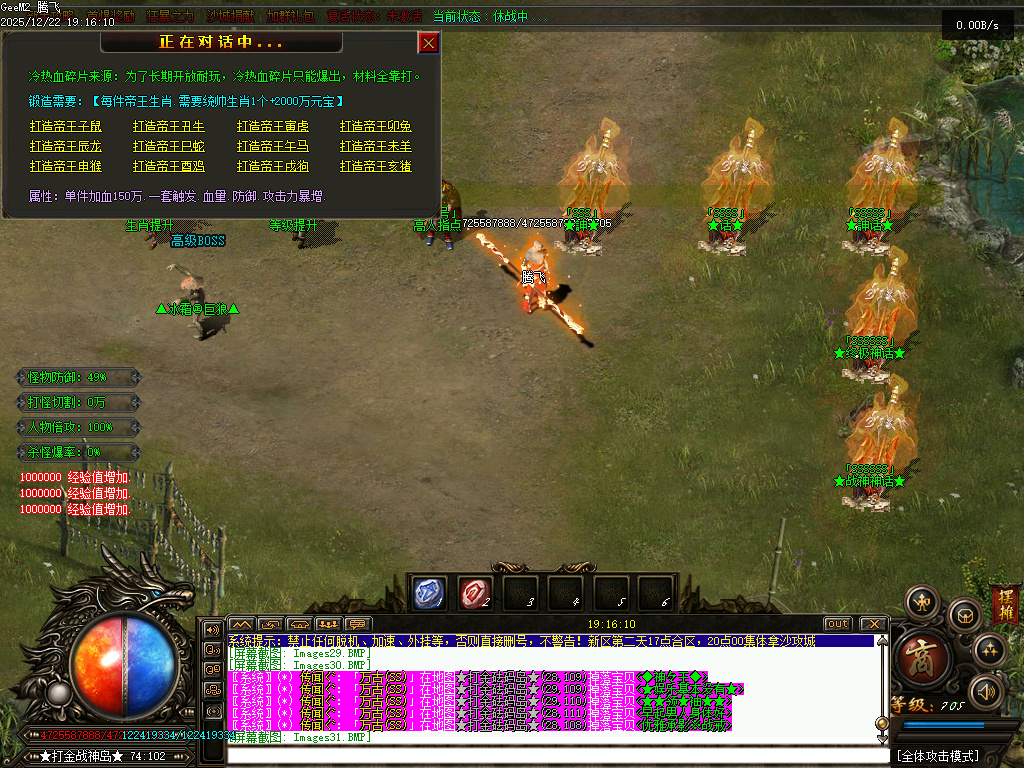
Task: Use the red gem in hotbar slot 2
Action: (474, 594)
